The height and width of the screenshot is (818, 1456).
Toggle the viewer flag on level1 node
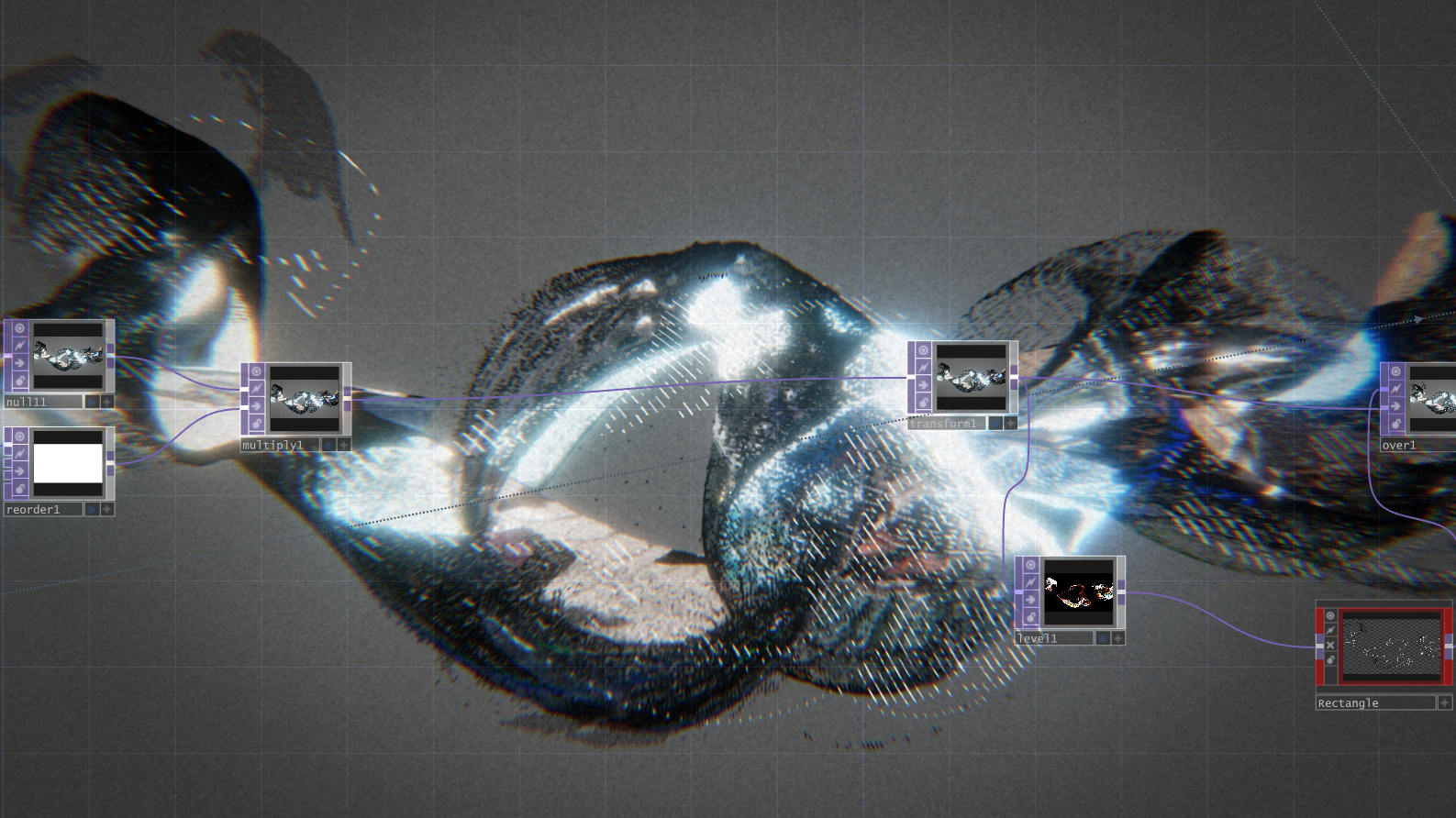[x=1030, y=565]
